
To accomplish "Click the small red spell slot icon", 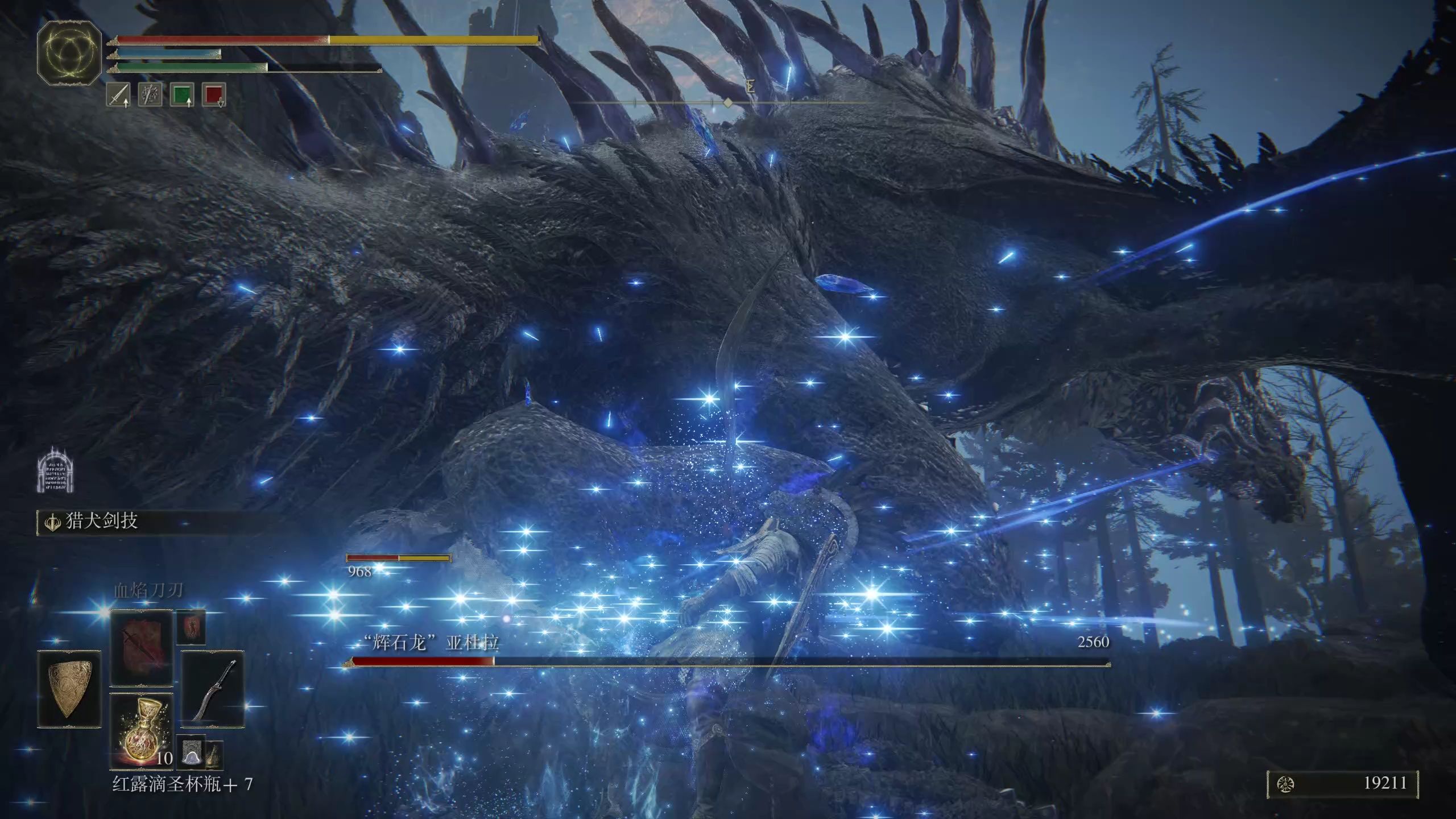I will [x=191, y=627].
